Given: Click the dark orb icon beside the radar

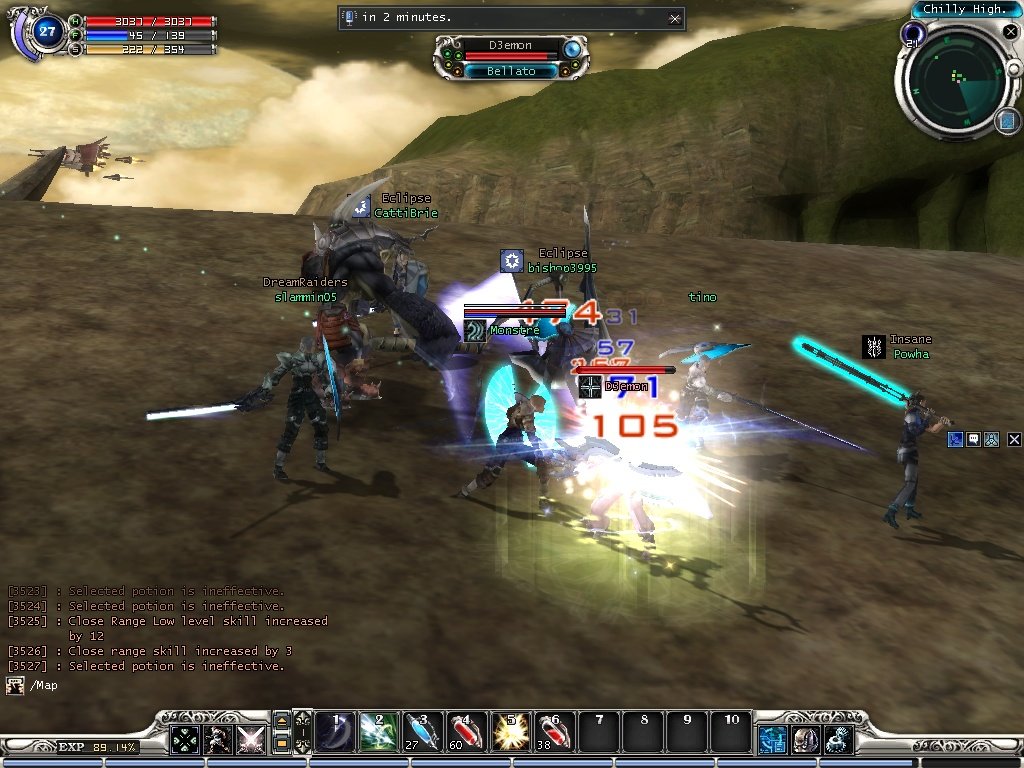Looking at the screenshot, I should tap(911, 35).
